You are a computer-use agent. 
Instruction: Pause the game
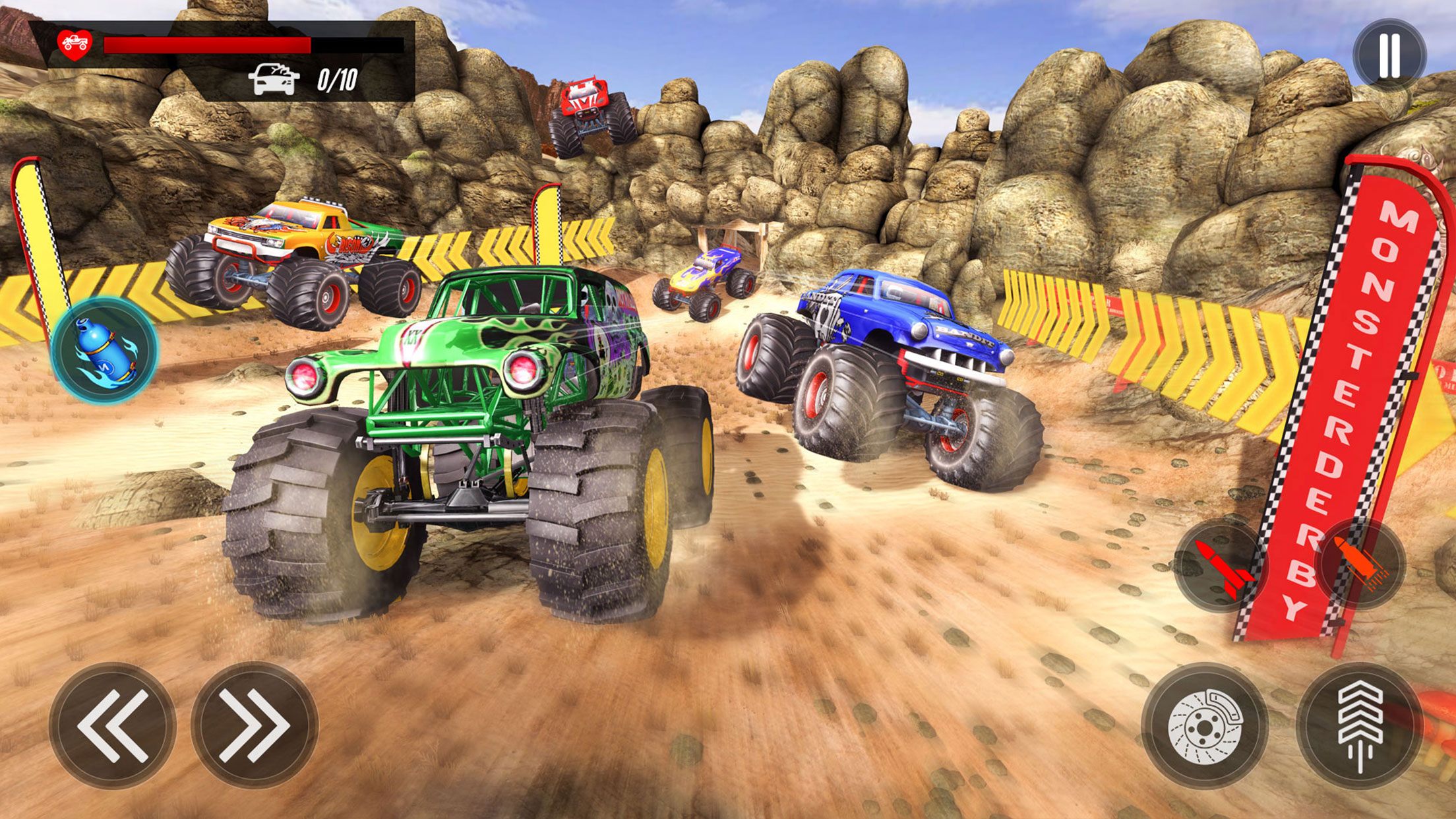1389,55
